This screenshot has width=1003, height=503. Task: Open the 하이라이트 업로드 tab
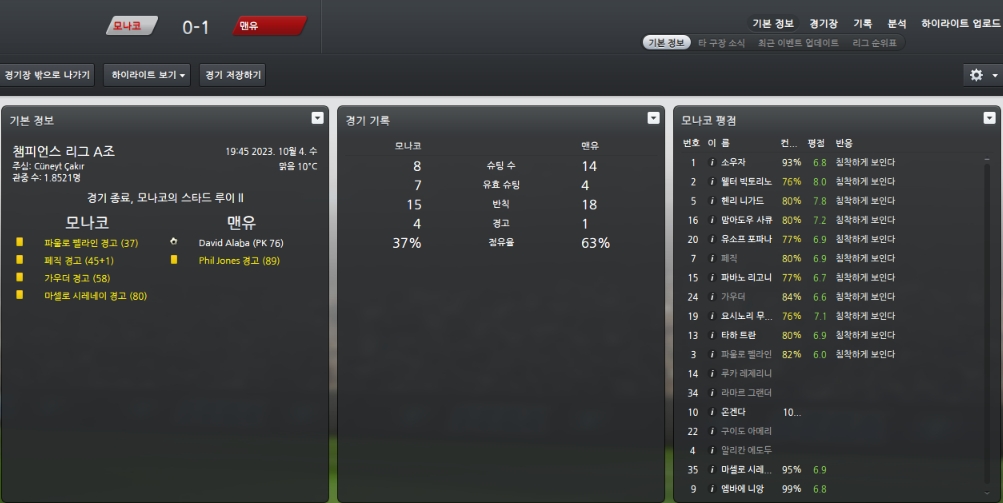[959, 23]
